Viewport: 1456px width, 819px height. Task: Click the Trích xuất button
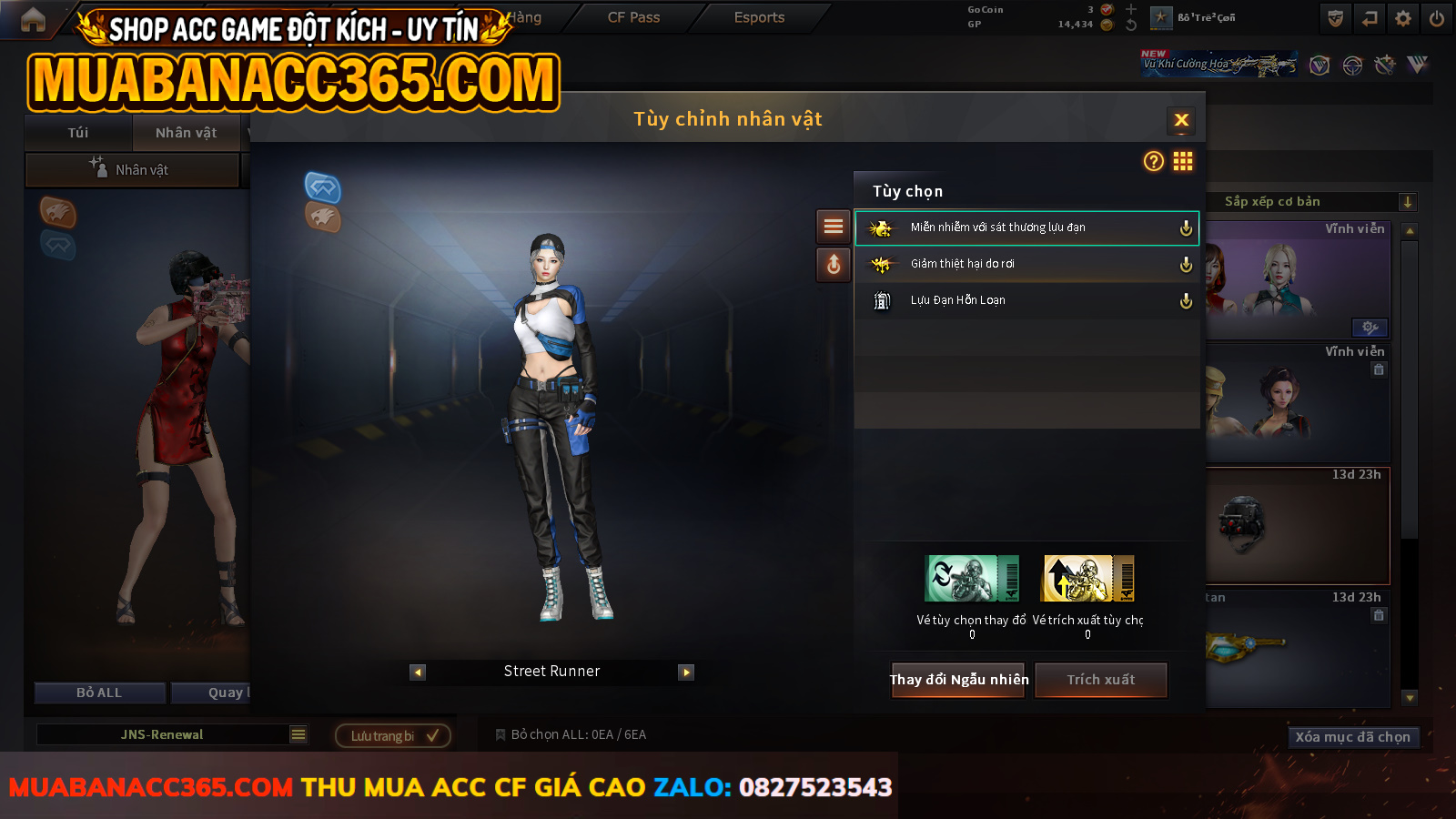(x=1100, y=680)
